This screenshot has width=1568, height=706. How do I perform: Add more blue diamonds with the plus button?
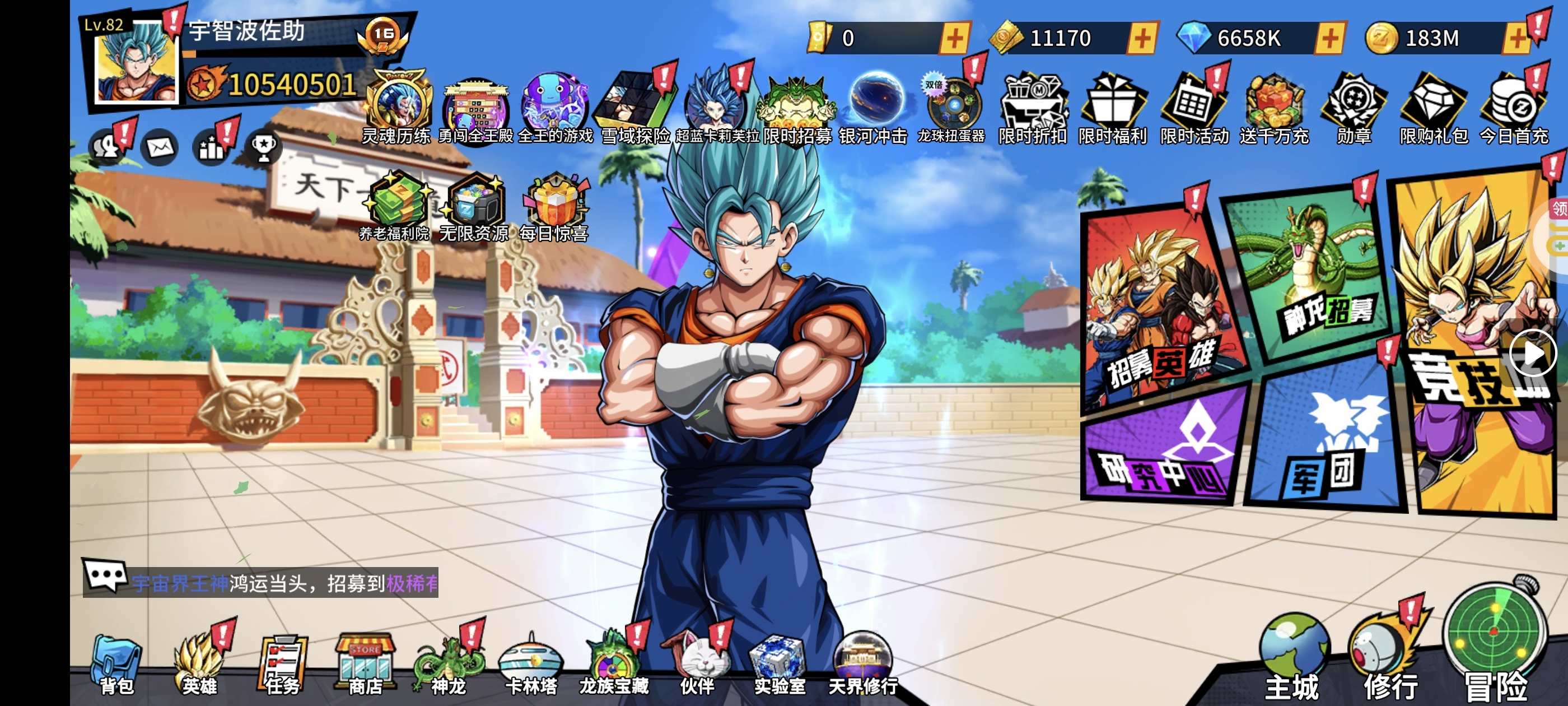1329,38
